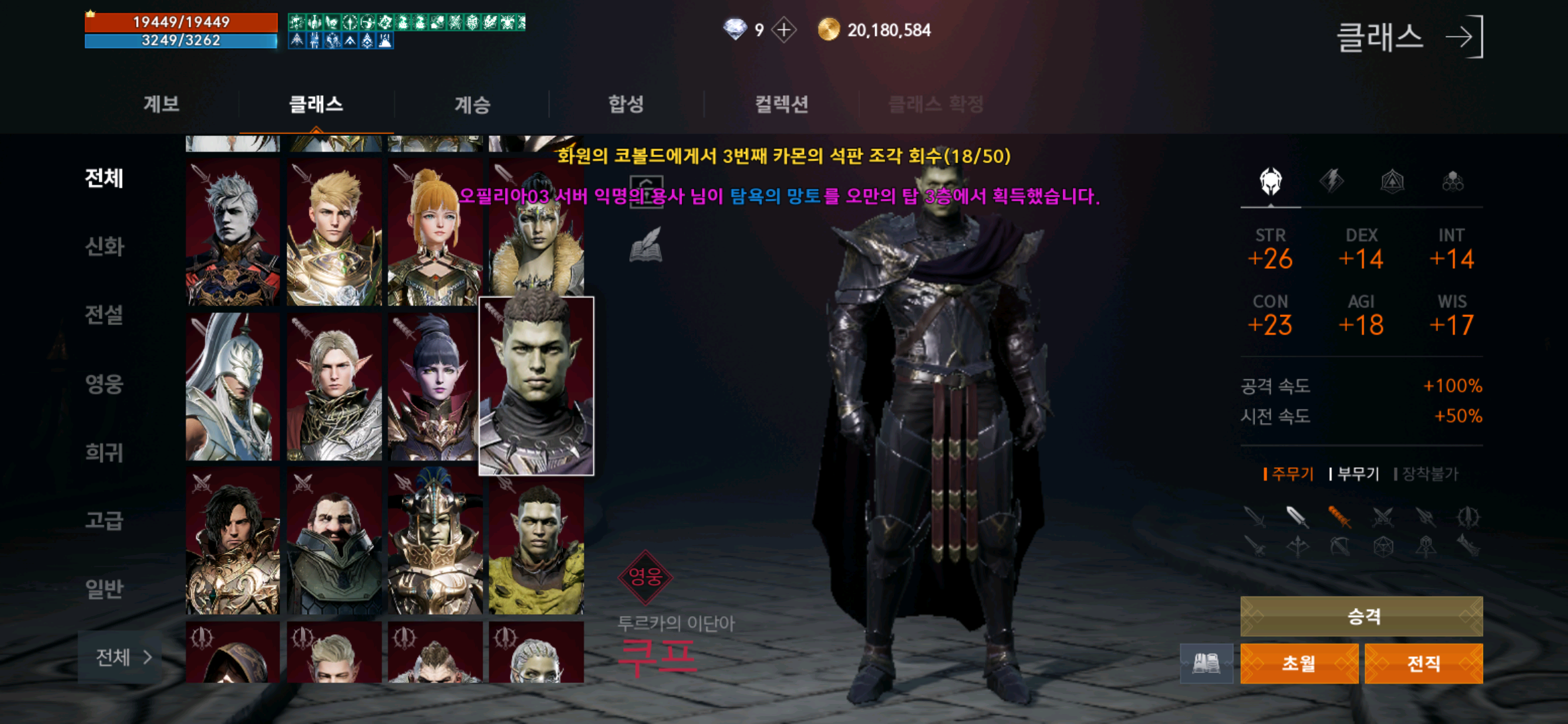The image size is (1568, 724).
Task: Expand the 전체 class category list
Action: (119, 659)
